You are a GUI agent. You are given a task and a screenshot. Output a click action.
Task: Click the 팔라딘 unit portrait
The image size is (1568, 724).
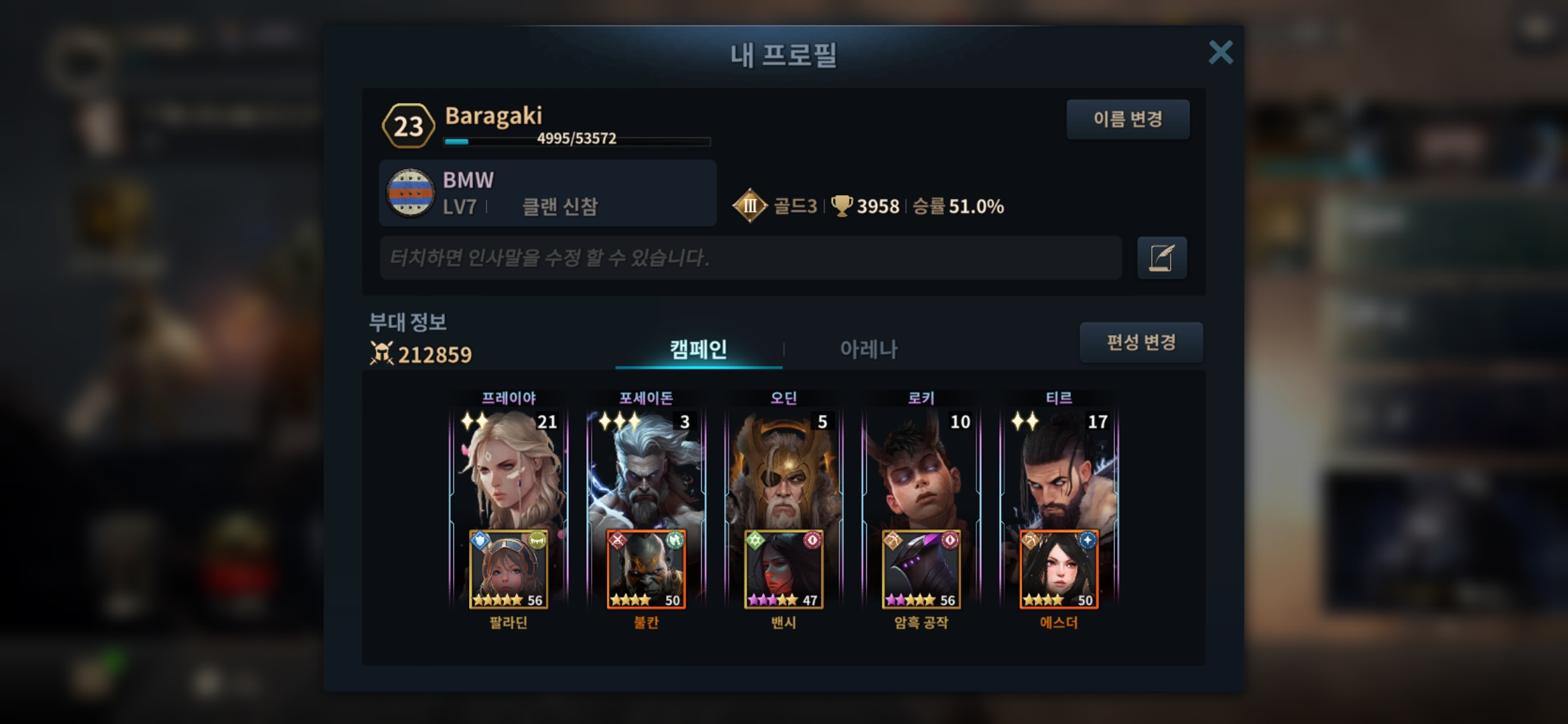point(509,570)
